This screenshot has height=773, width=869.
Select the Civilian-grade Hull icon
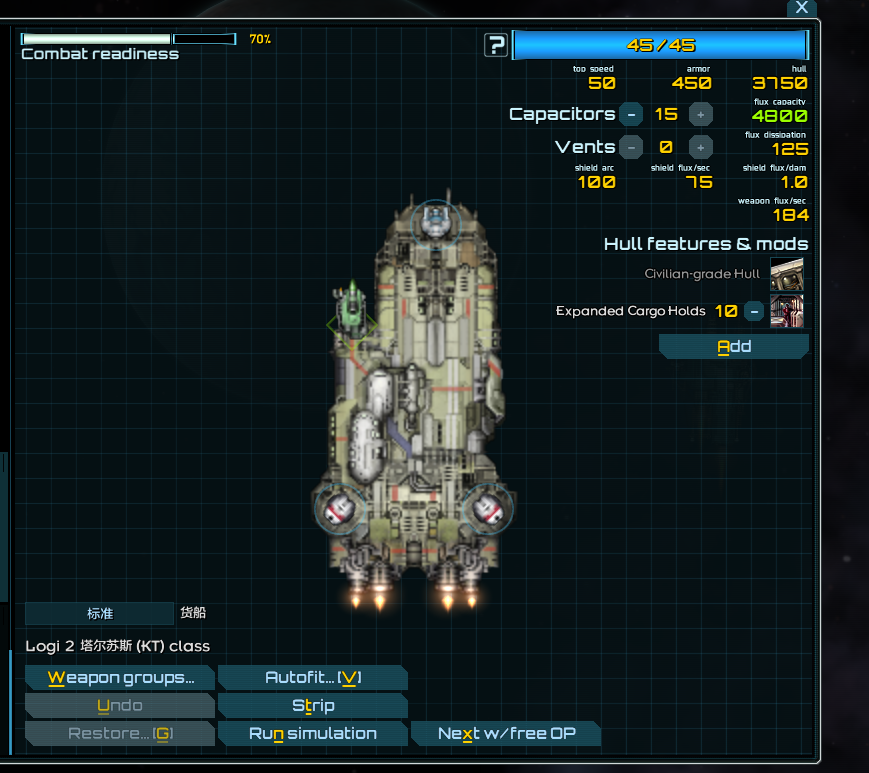click(x=787, y=273)
